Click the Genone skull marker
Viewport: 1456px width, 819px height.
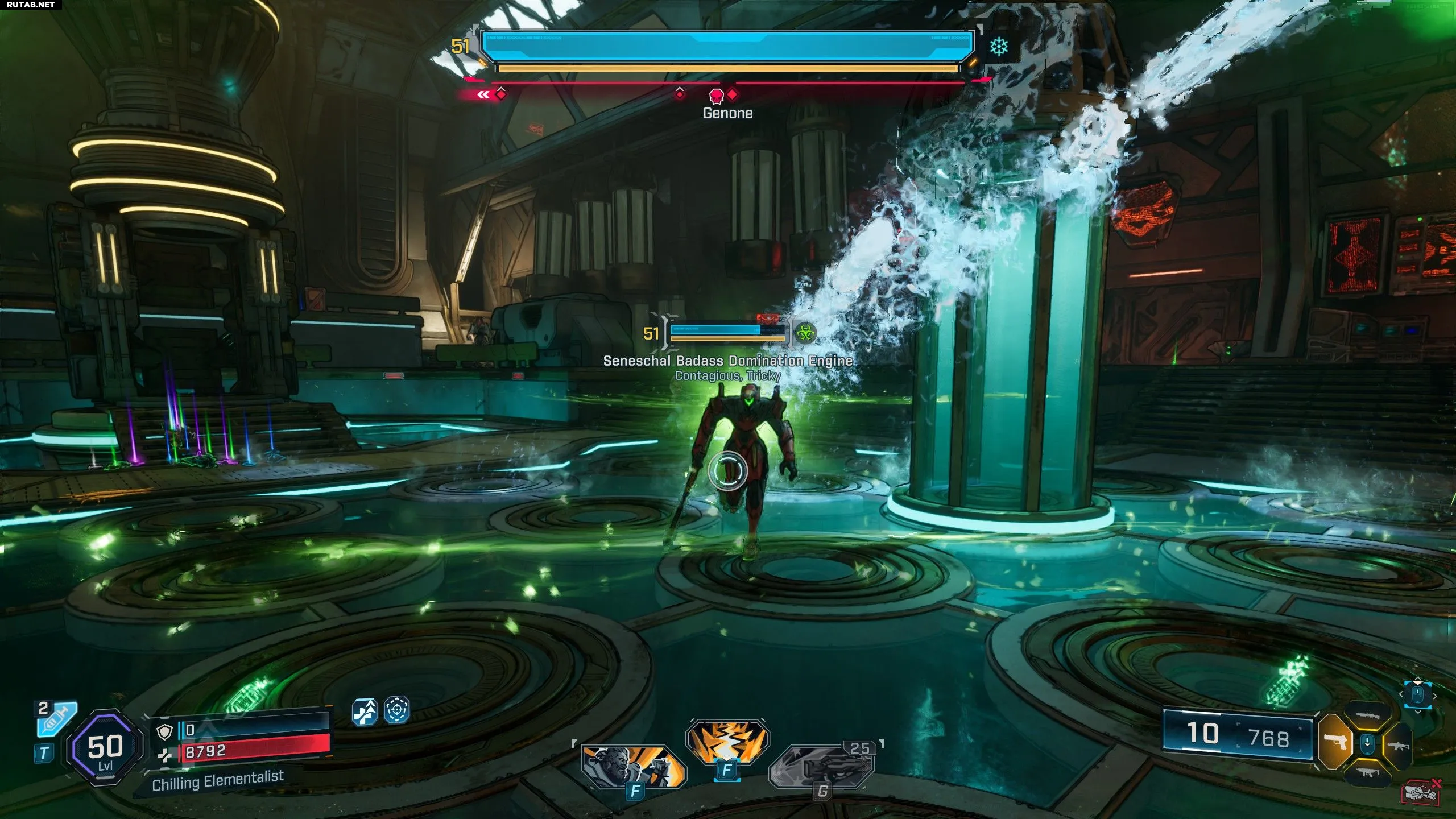(x=717, y=95)
